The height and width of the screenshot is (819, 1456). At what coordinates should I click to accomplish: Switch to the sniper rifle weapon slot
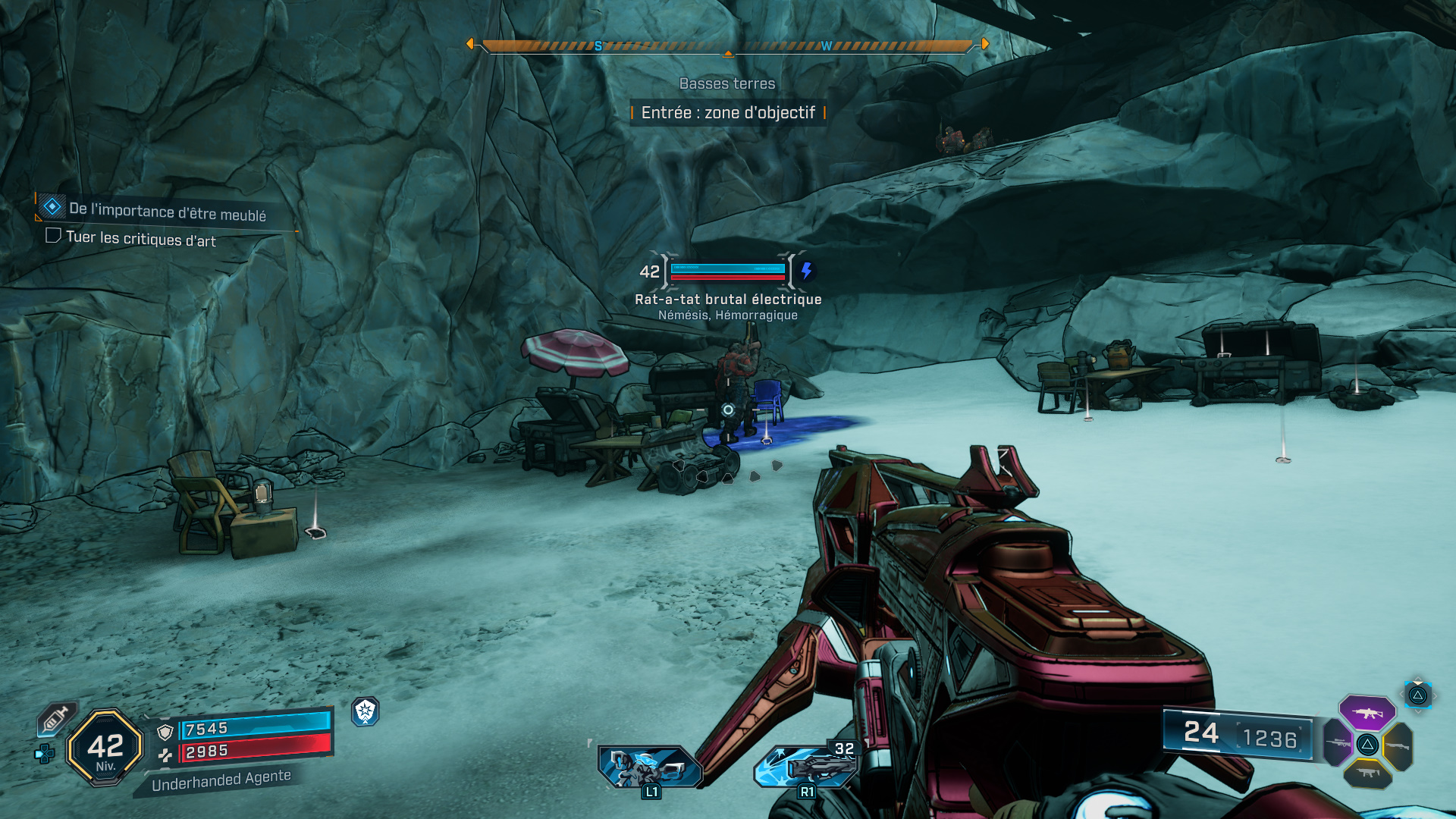click(x=1338, y=743)
